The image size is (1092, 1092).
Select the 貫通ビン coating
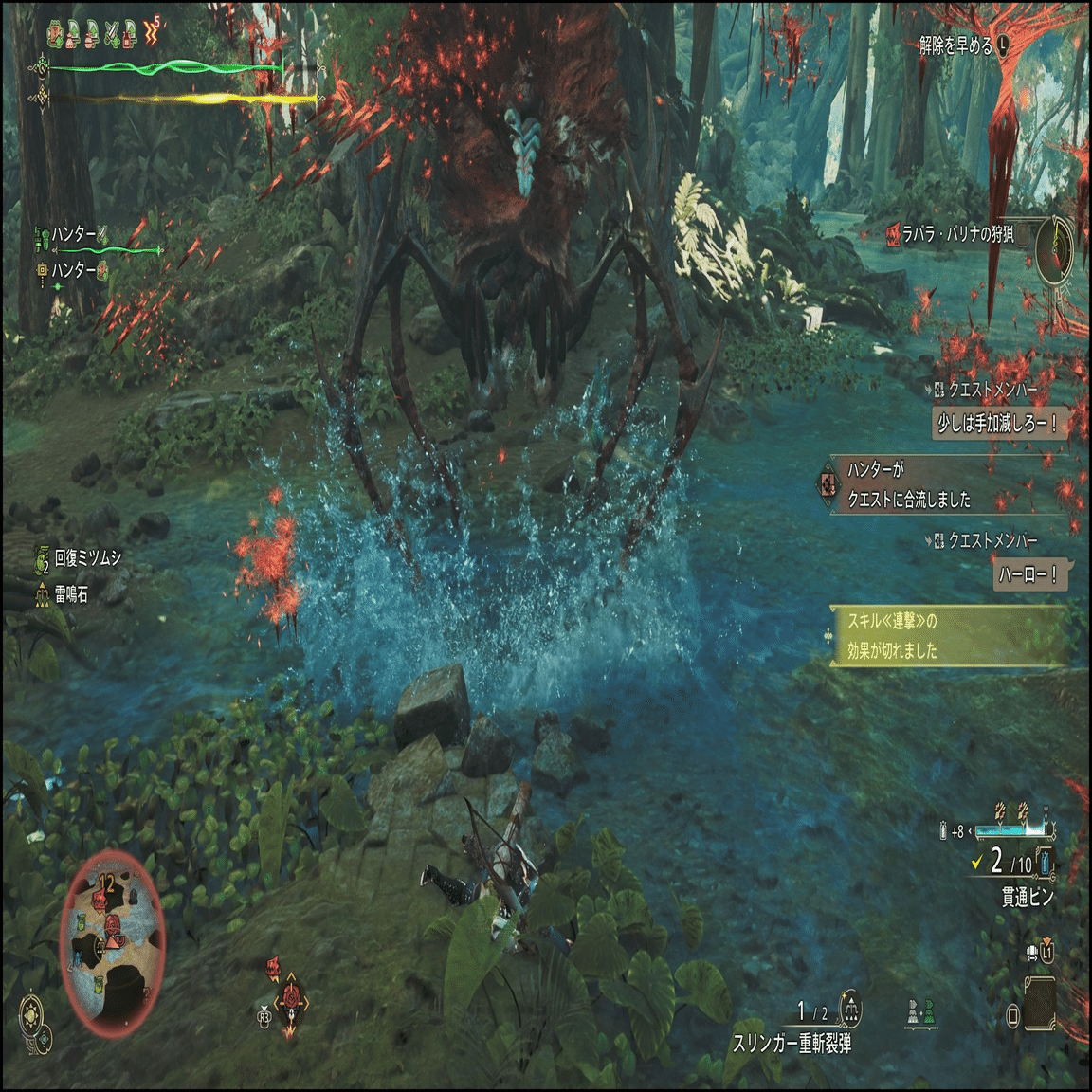(x=1028, y=896)
